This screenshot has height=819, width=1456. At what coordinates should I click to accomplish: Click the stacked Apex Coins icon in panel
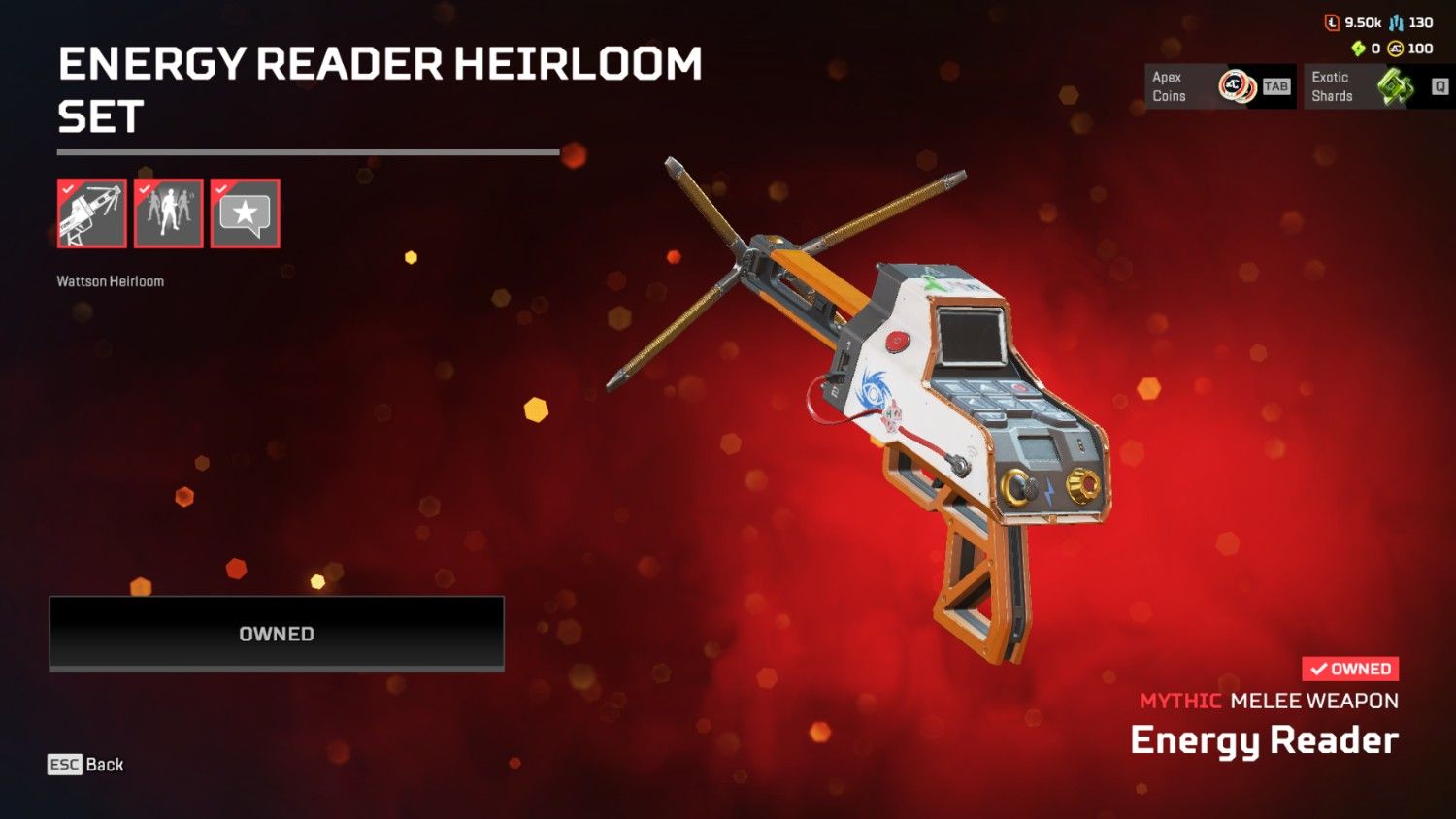(1237, 86)
